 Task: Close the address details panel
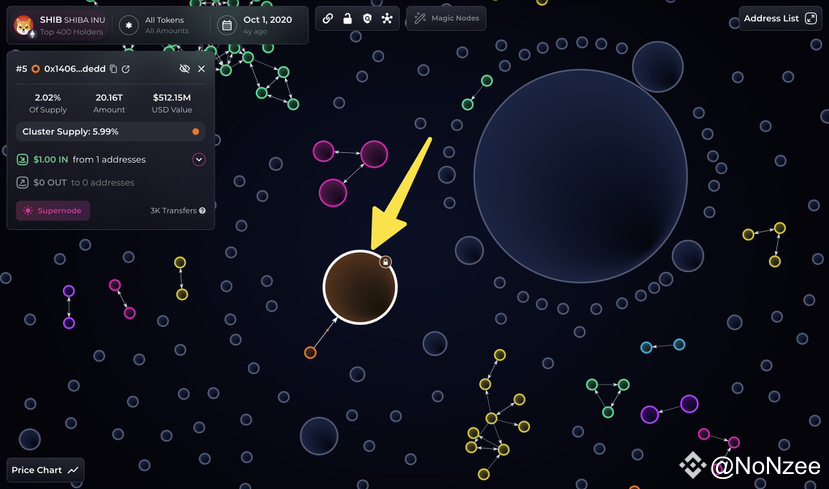click(201, 69)
